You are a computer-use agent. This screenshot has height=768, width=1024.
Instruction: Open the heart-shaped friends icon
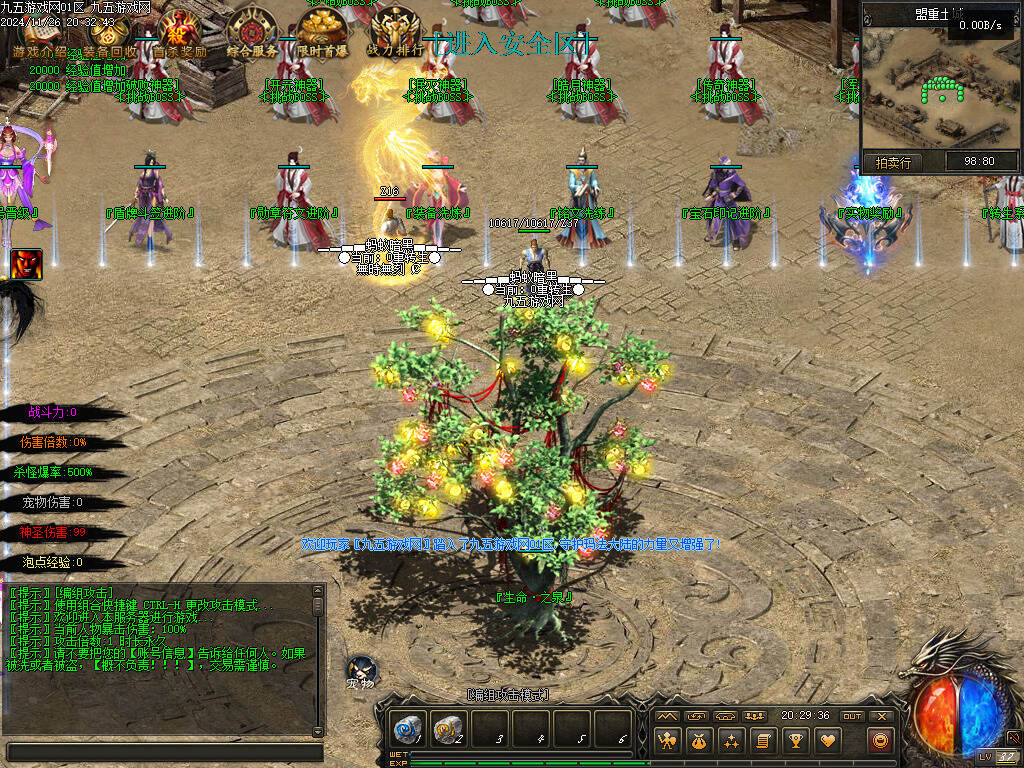[827, 741]
